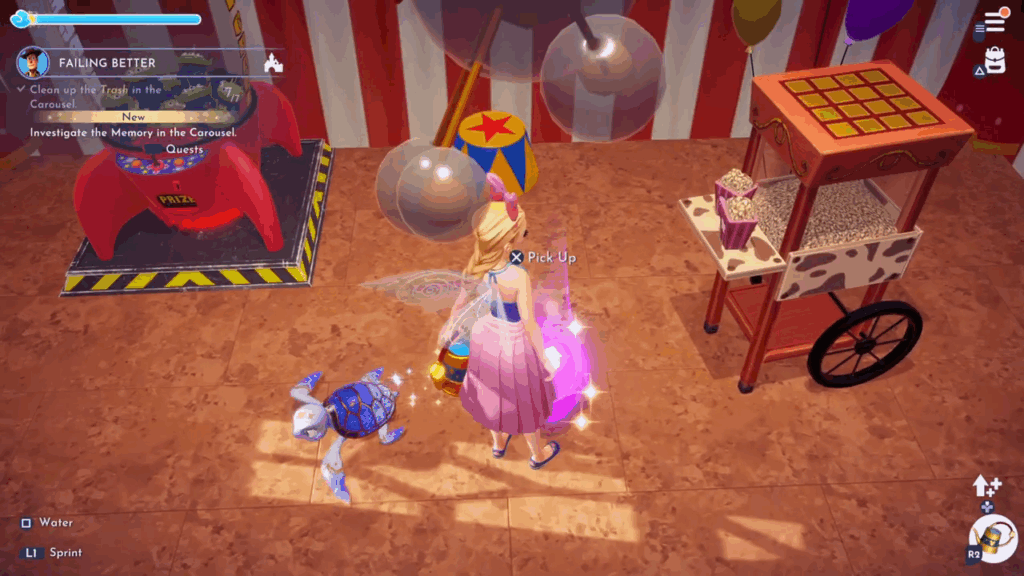
Task: Click Woody's portrait in the quest tracker
Action: [x=33, y=62]
